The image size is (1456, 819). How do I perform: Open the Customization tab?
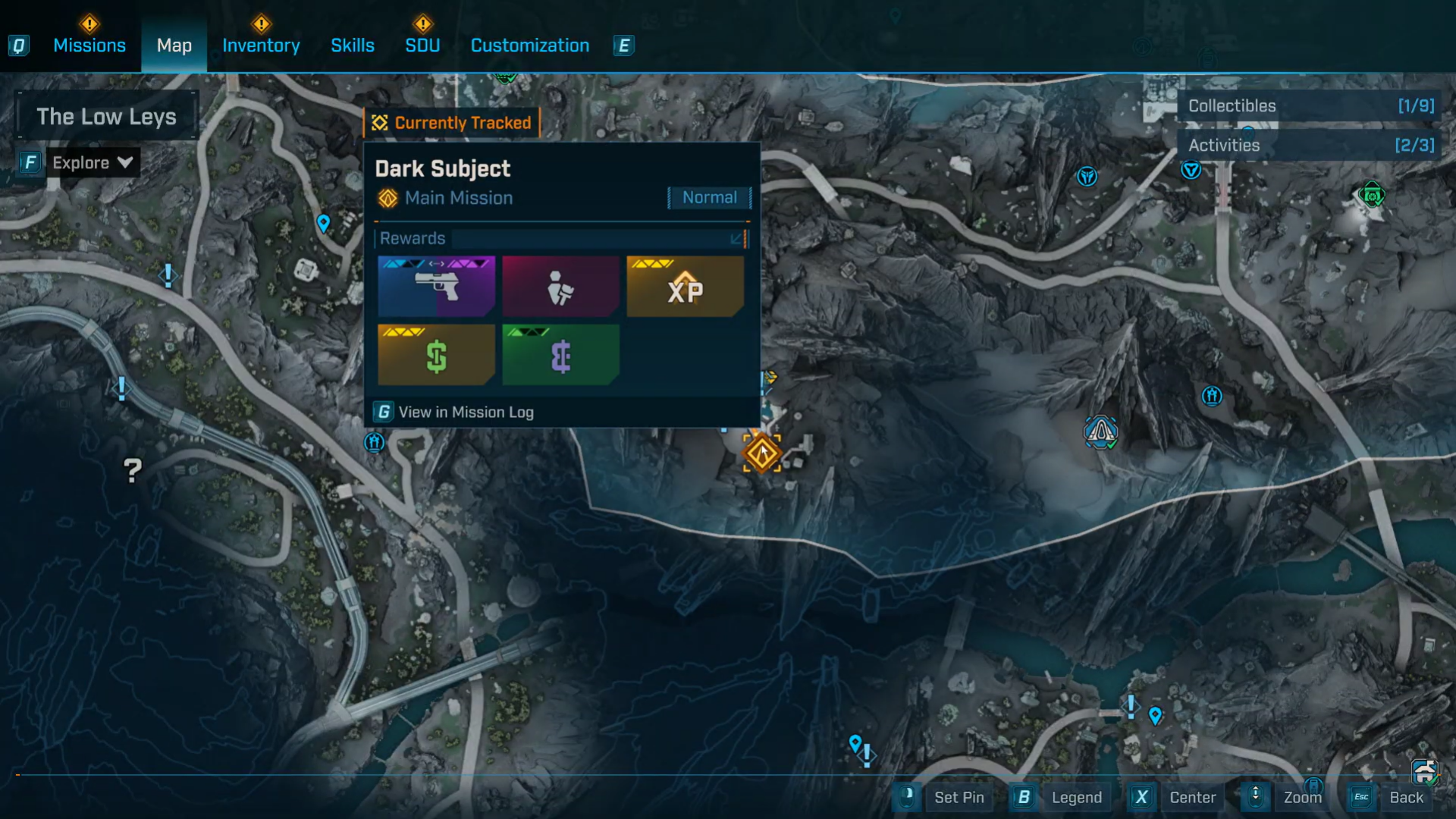pos(530,45)
